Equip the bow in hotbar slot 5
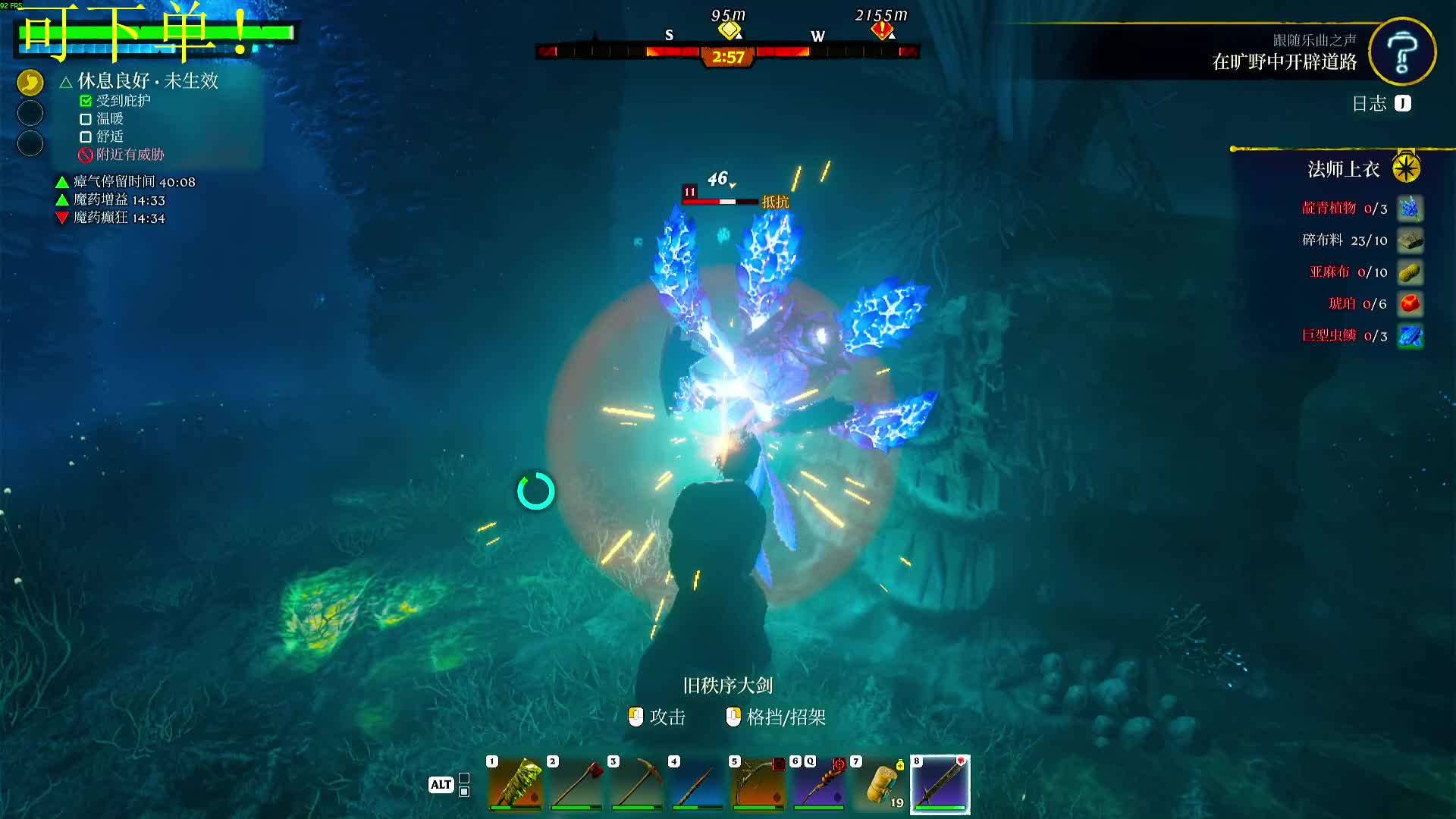The width and height of the screenshot is (1456, 819). tap(758, 784)
